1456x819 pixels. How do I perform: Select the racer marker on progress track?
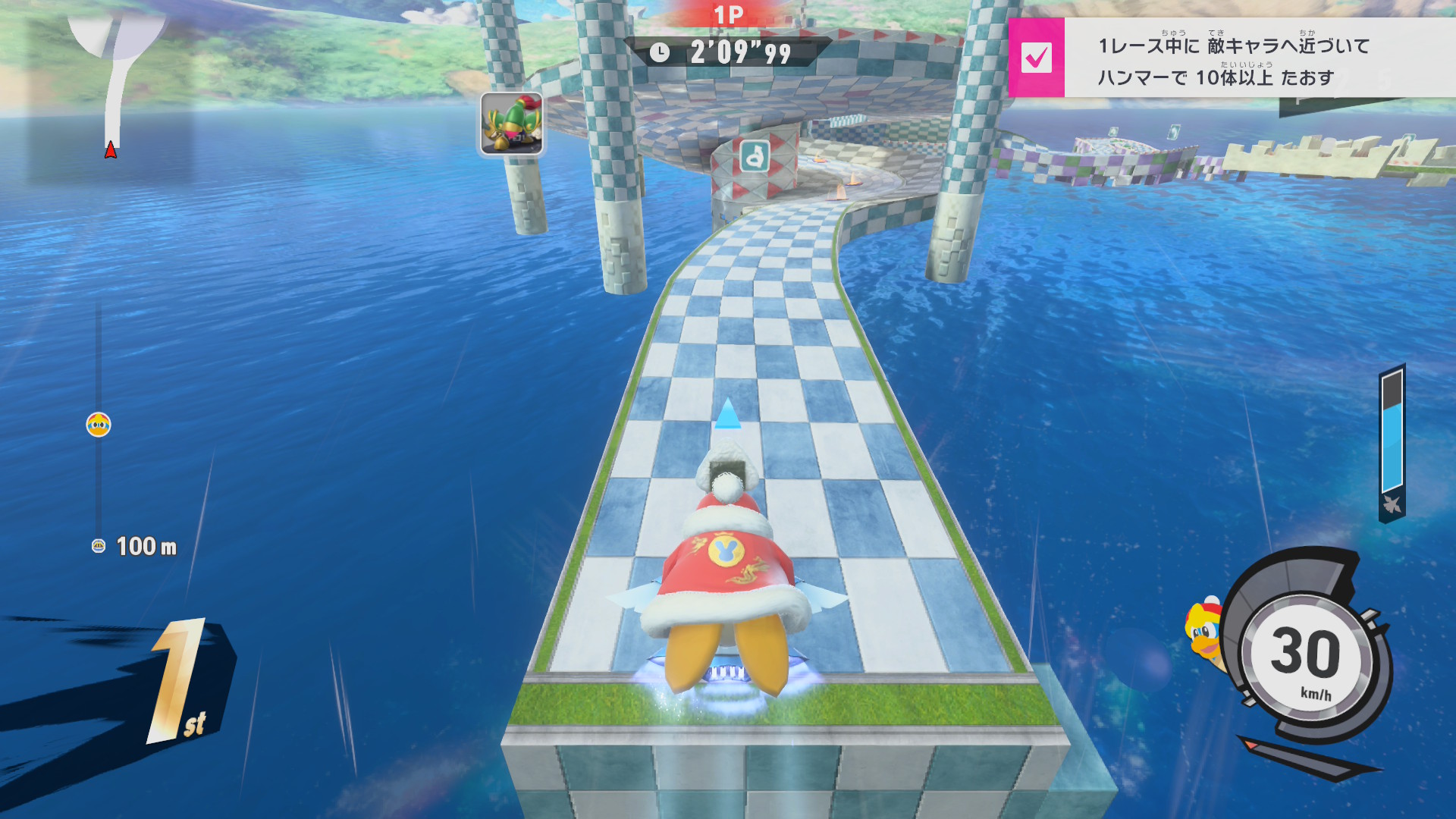[99, 425]
